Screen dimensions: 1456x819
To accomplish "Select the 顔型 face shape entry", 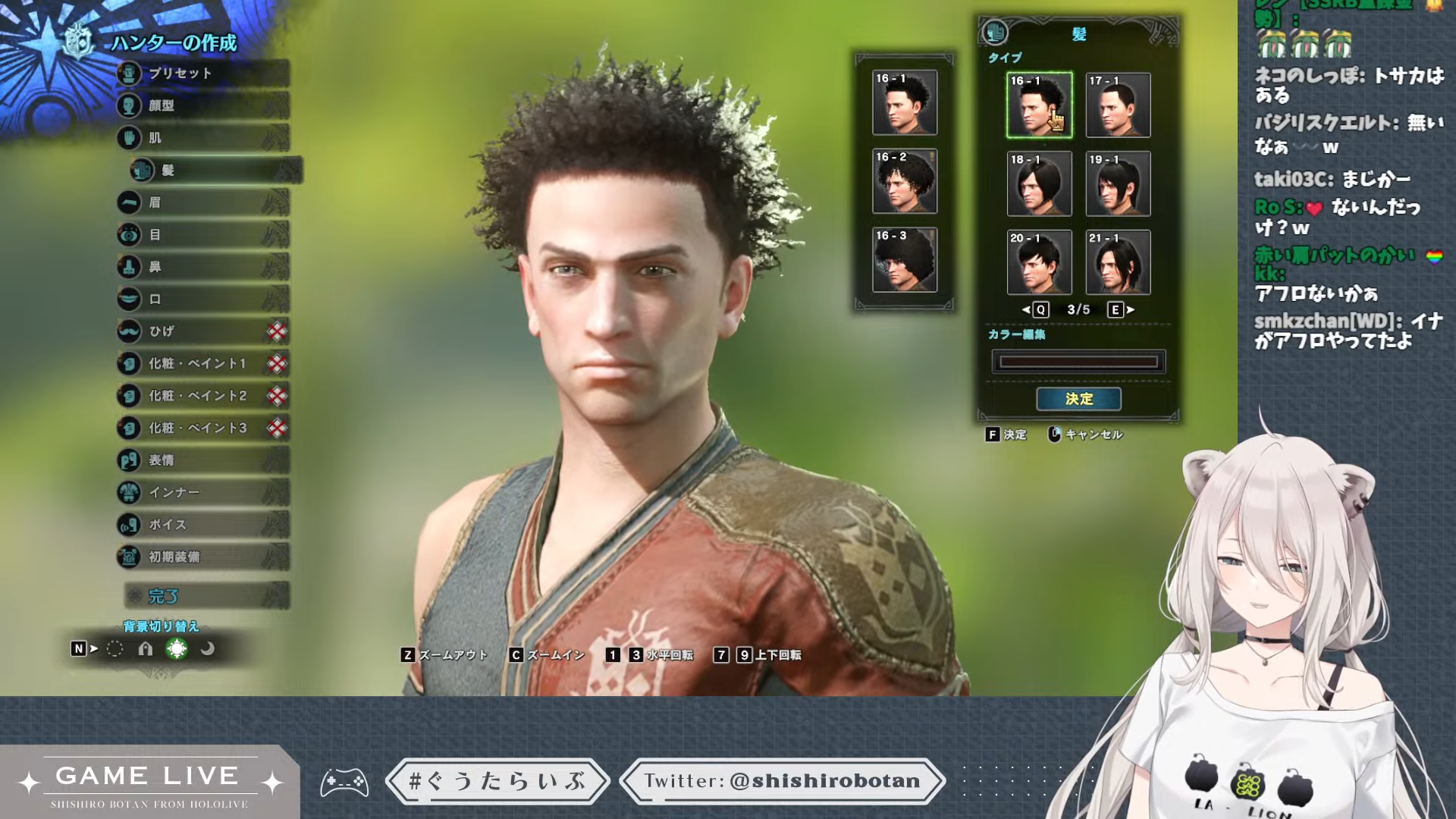I will coord(202,105).
